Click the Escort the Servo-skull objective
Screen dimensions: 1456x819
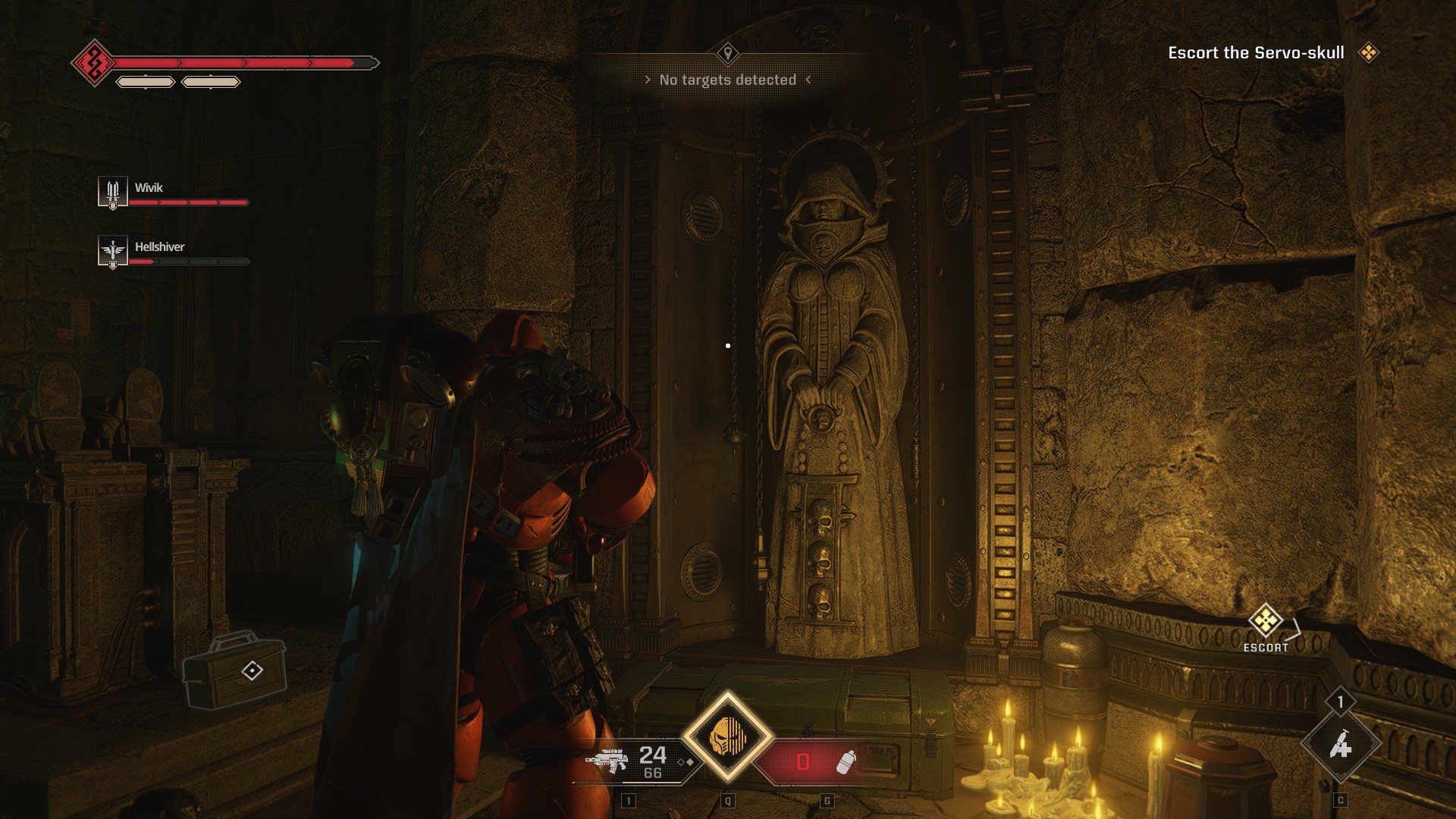tap(1256, 53)
